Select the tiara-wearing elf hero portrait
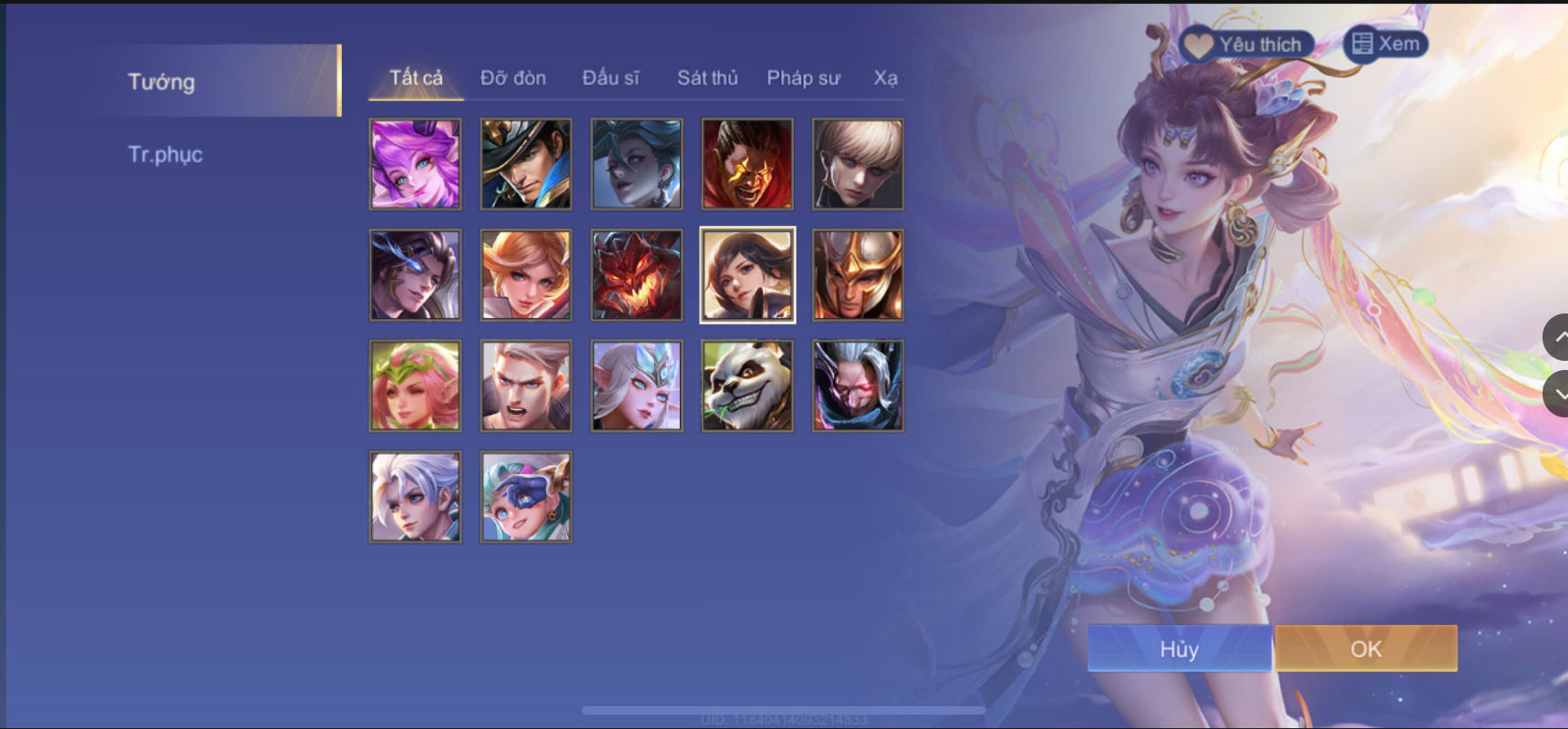Viewport: 1568px width, 729px height. 636,385
